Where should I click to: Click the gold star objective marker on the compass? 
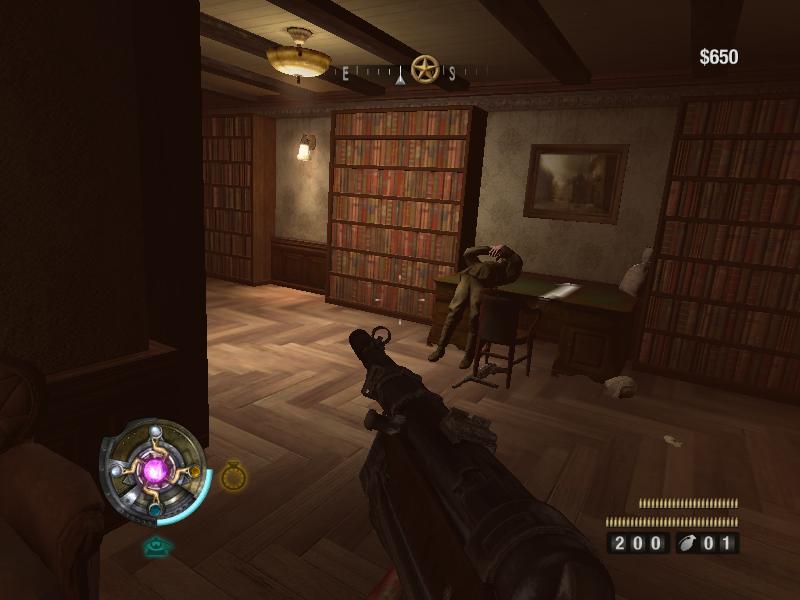[x=426, y=70]
